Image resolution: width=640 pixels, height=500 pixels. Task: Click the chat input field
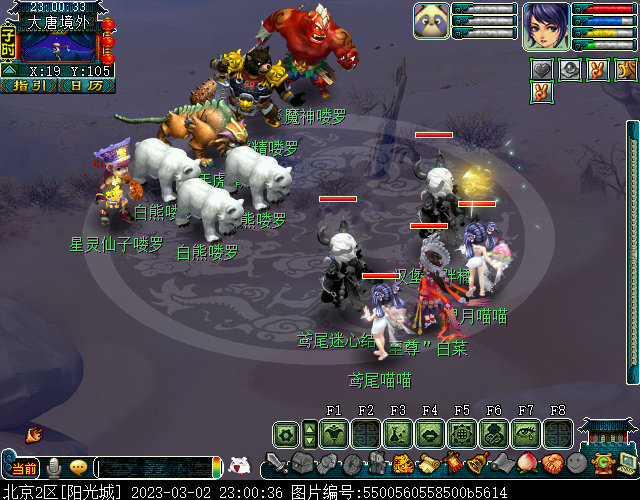click(x=153, y=468)
